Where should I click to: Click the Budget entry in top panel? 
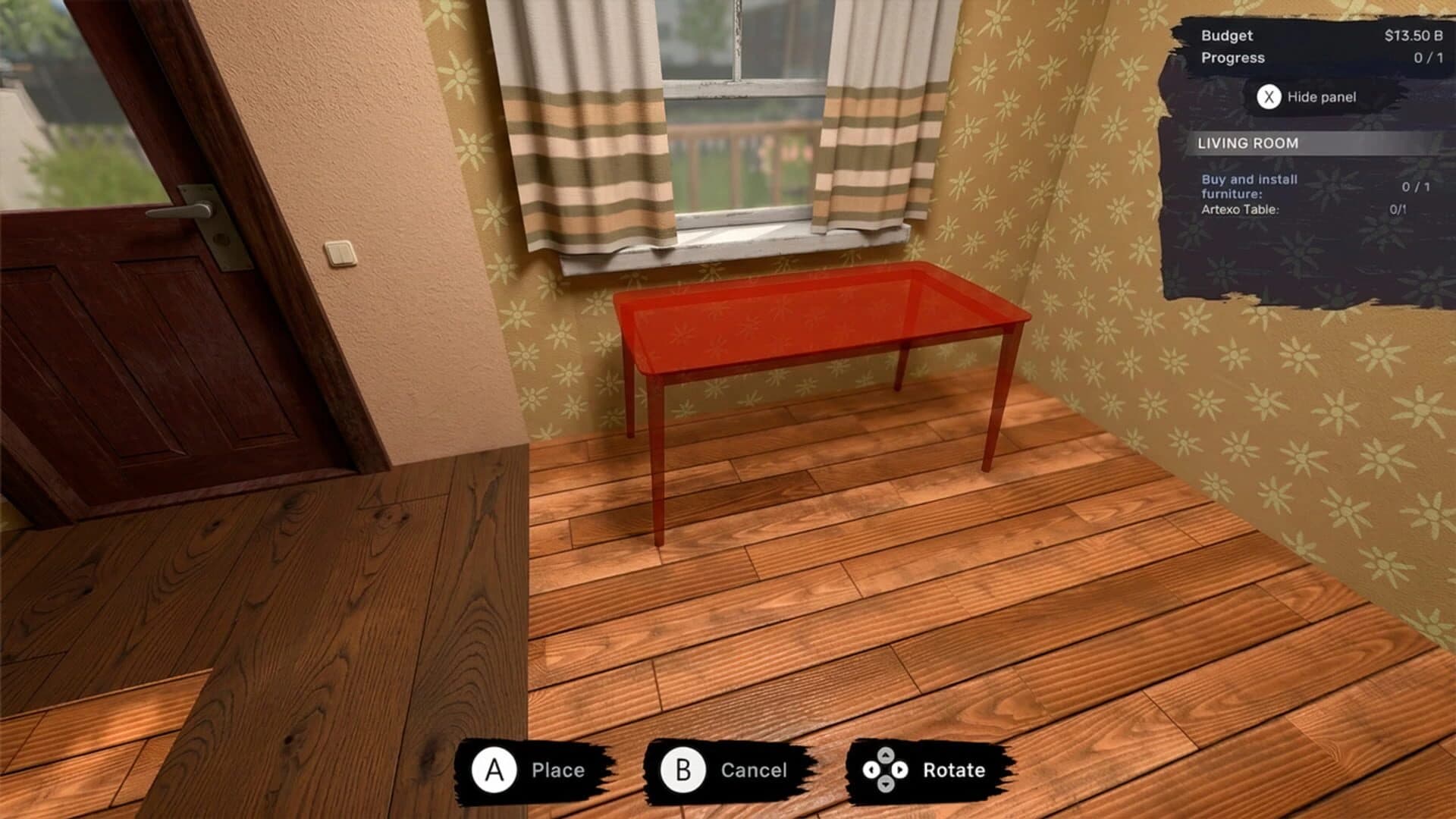1226,35
